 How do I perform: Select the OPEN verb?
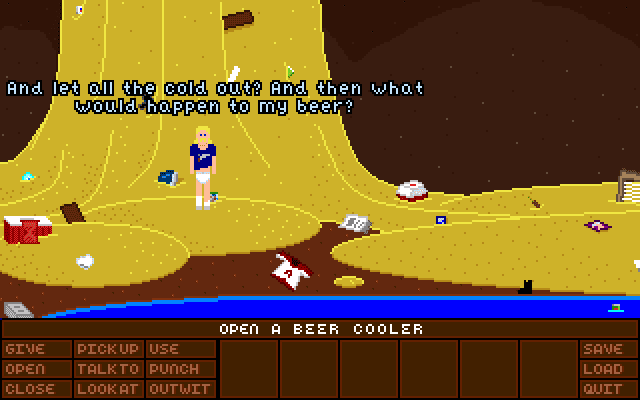pos(24,369)
